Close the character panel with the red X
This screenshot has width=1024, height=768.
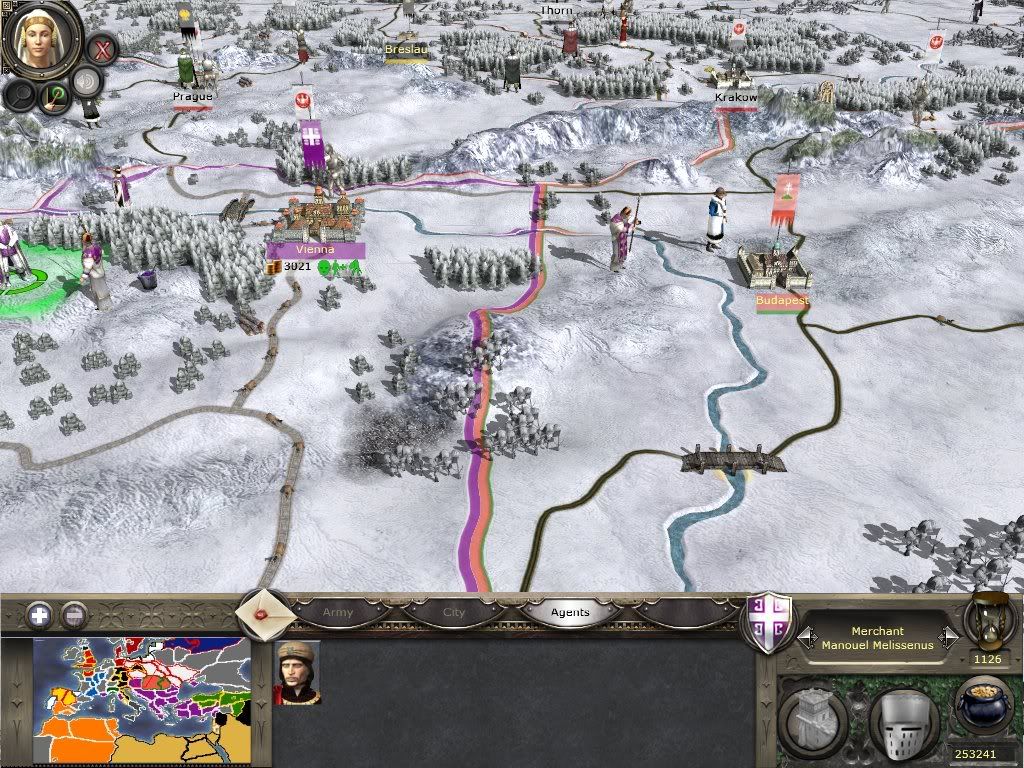click(101, 47)
